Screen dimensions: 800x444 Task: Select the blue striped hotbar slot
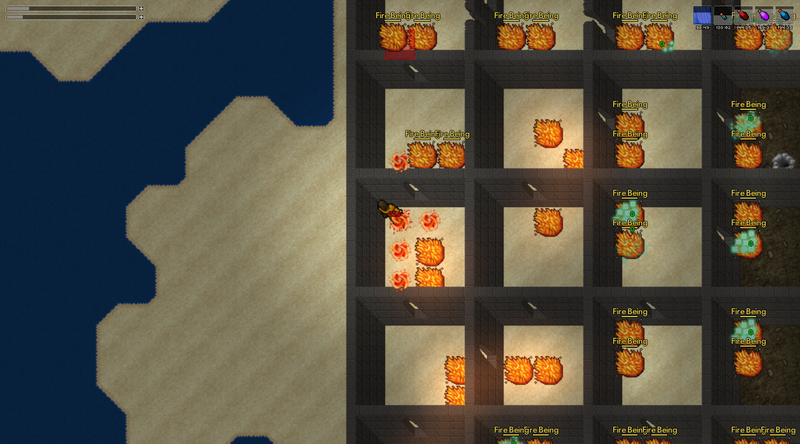pyautogui.click(x=703, y=15)
